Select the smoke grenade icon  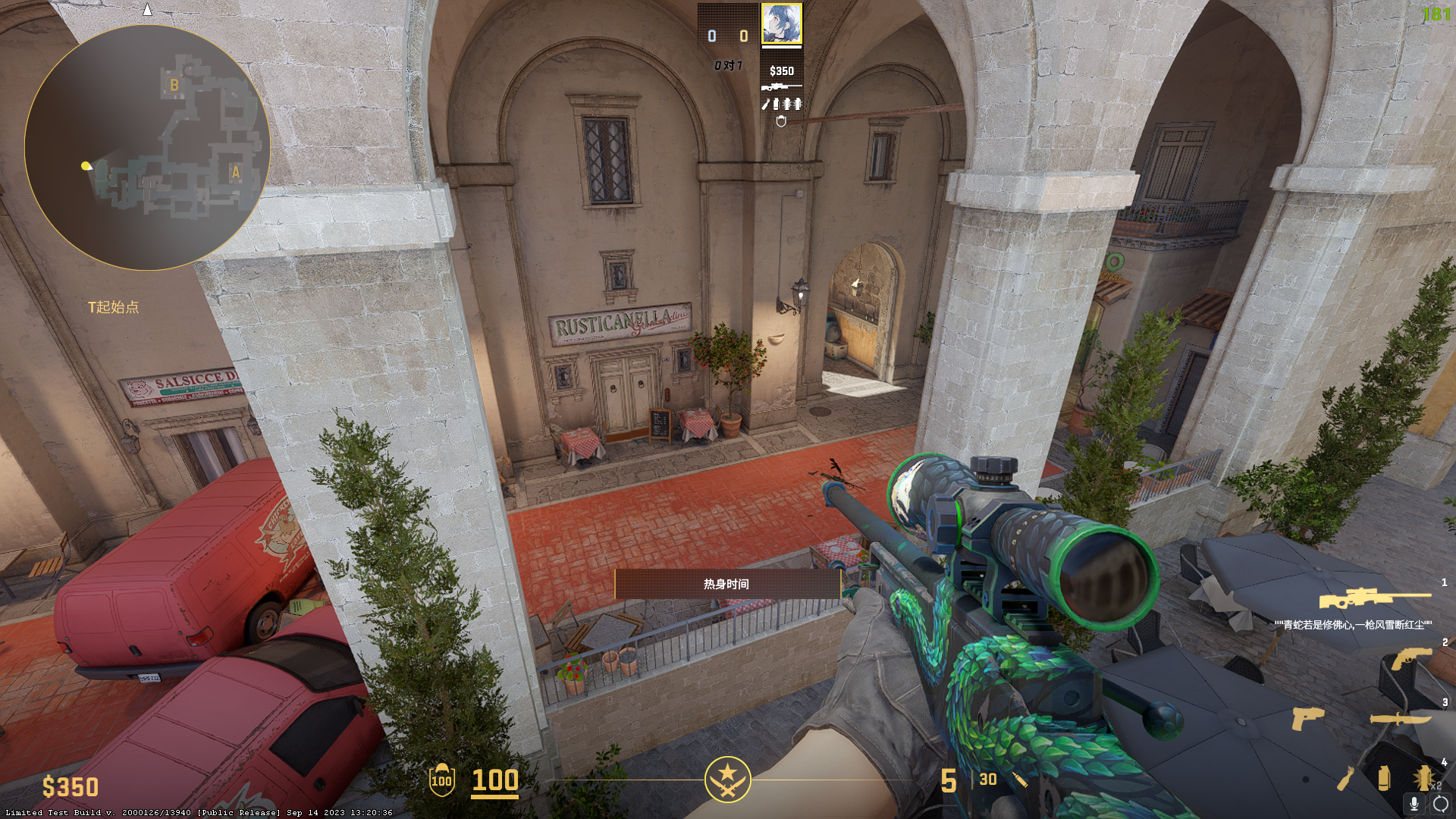click(1383, 778)
